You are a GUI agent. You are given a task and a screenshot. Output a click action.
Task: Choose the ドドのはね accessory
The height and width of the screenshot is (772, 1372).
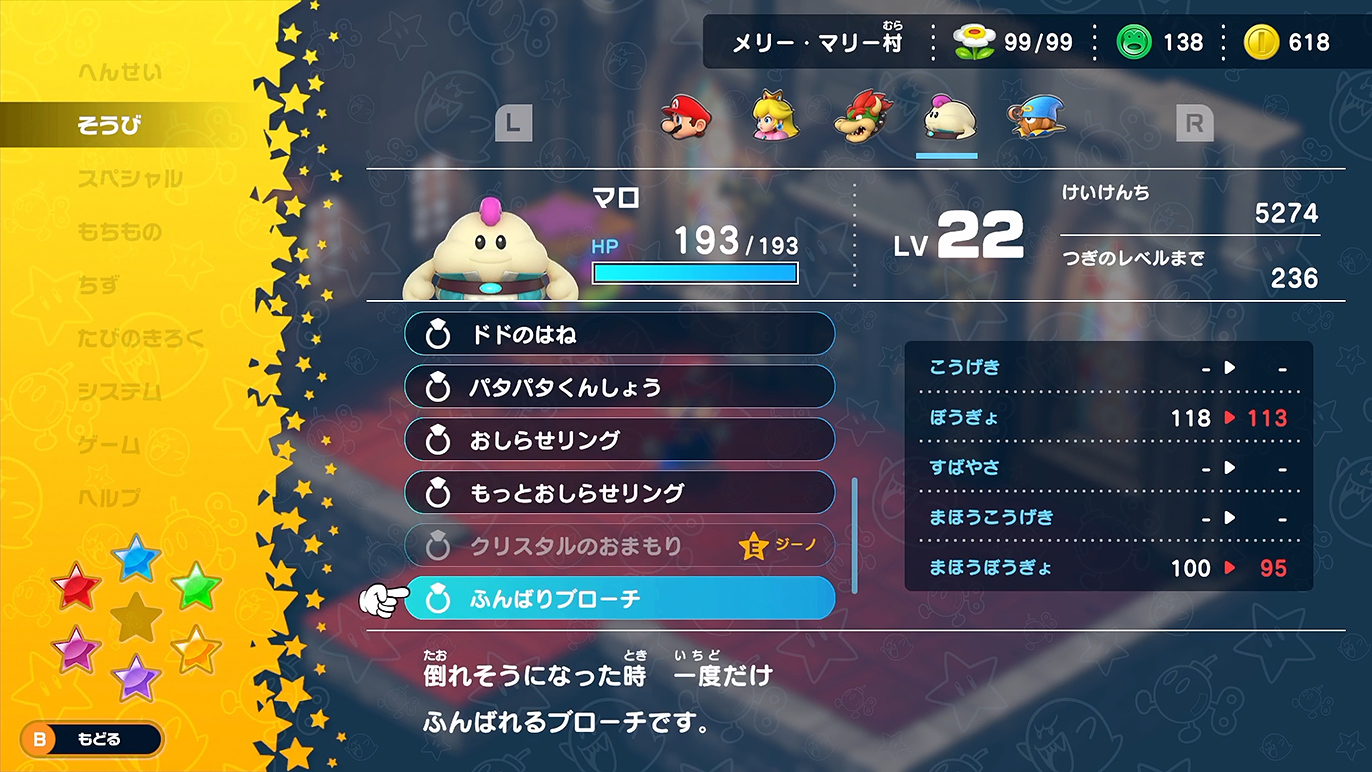(619, 334)
